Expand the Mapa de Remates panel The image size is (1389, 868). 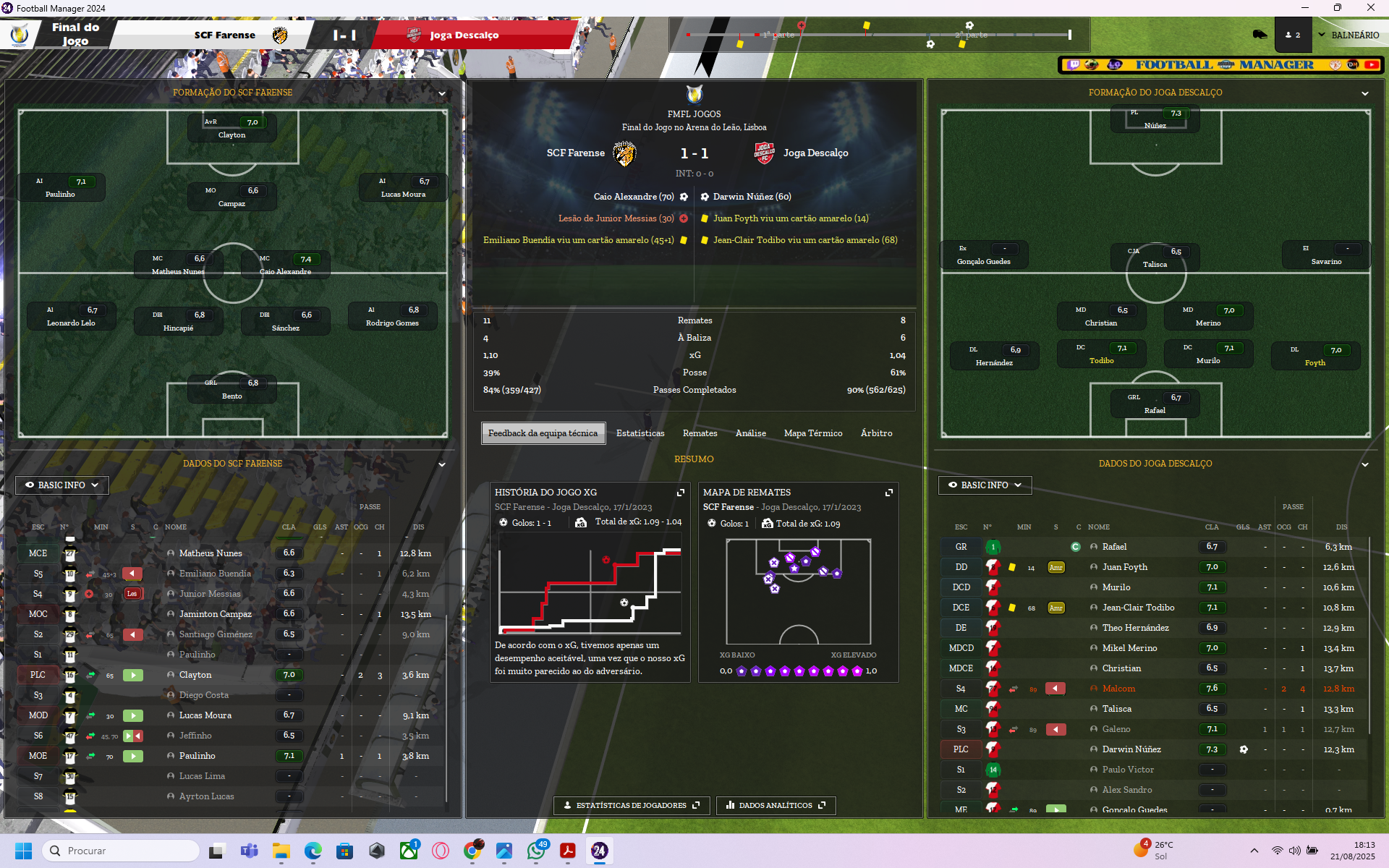tap(889, 493)
